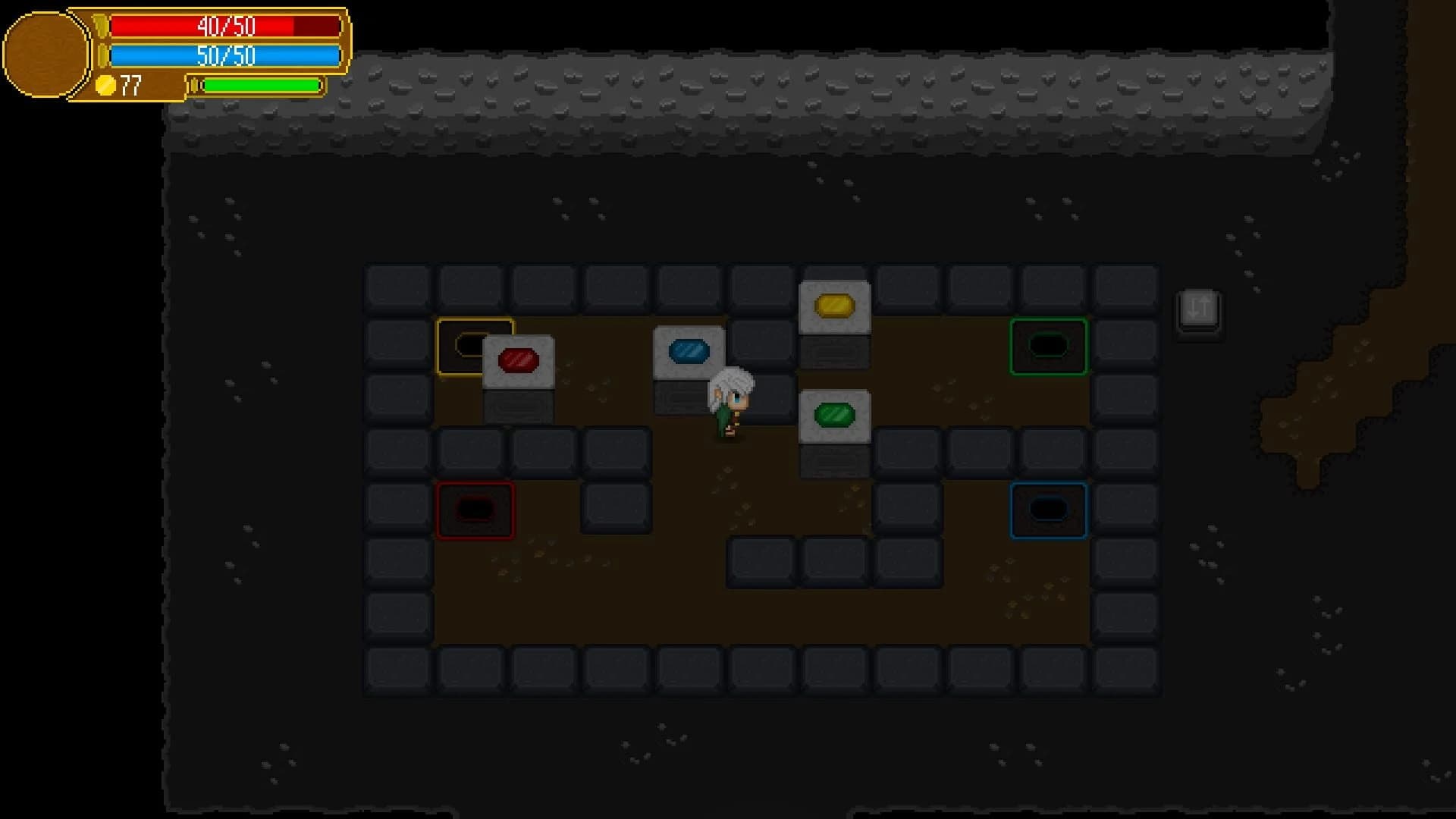The width and height of the screenshot is (1456, 819).
Task: Click the mana bar showing 50/50
Action: point(224,55)
